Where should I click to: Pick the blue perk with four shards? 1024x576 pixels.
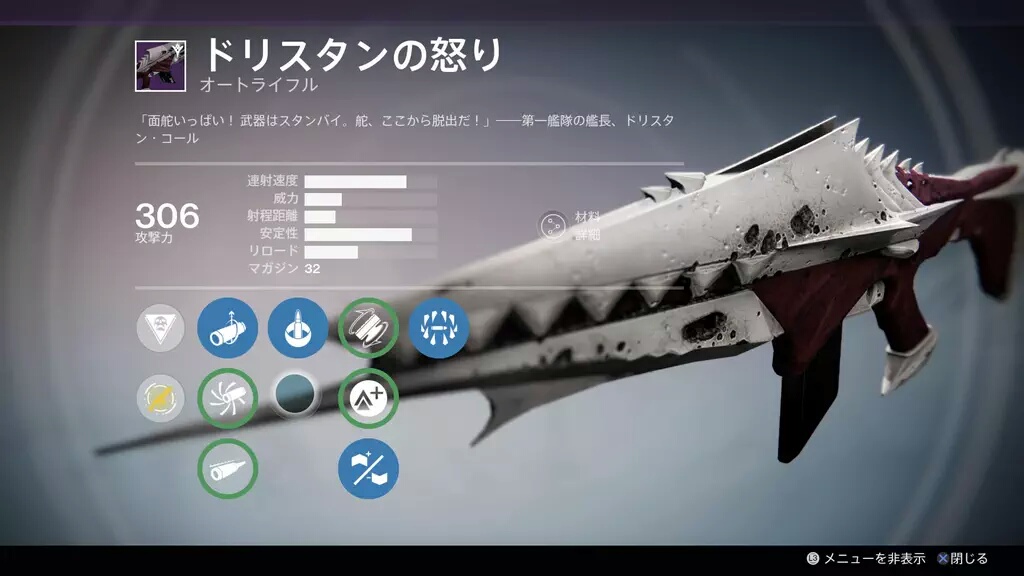coord(438,328)
